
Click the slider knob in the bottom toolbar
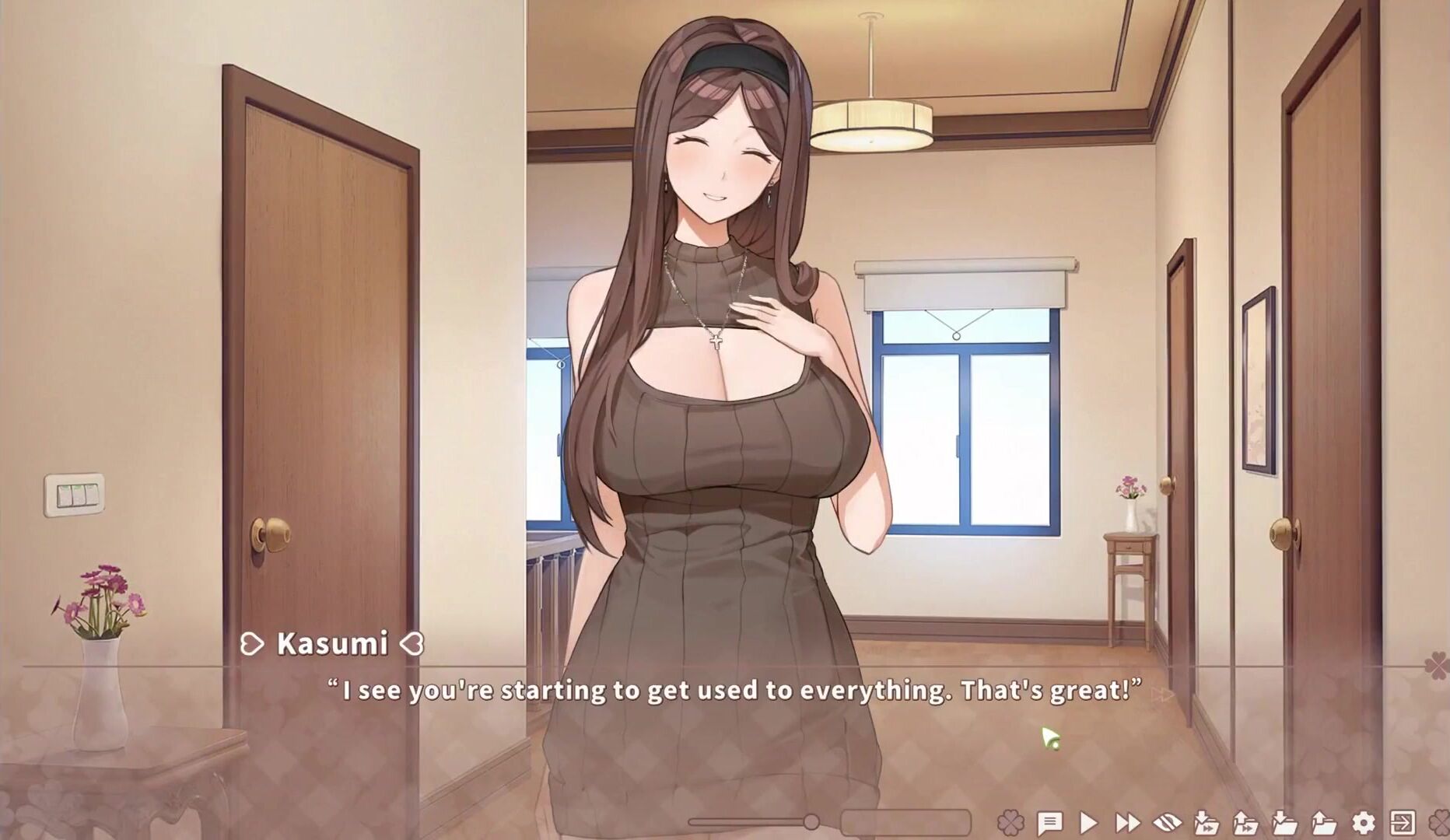(811, 821)
